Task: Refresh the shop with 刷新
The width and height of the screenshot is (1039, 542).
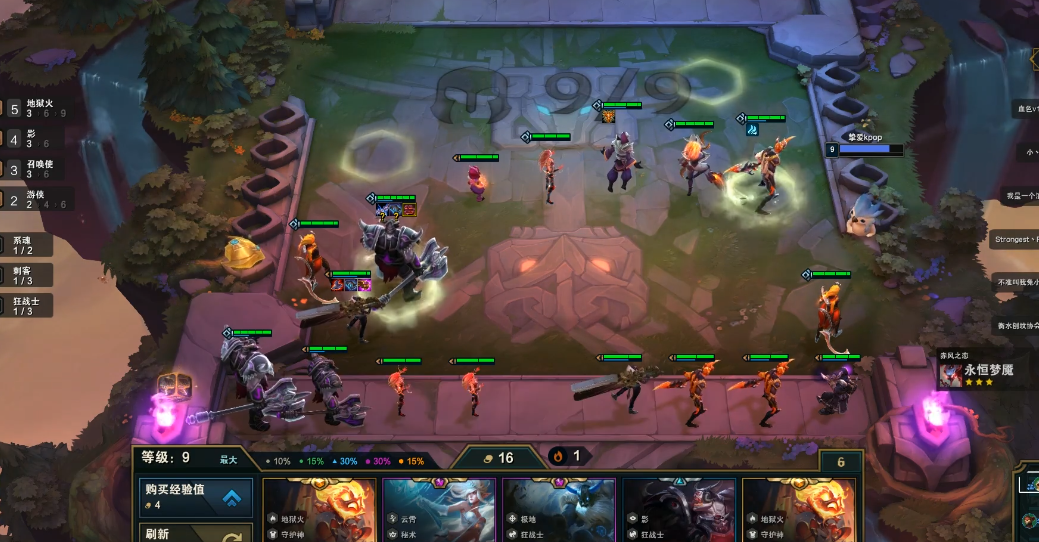Action: click(195, 533)
